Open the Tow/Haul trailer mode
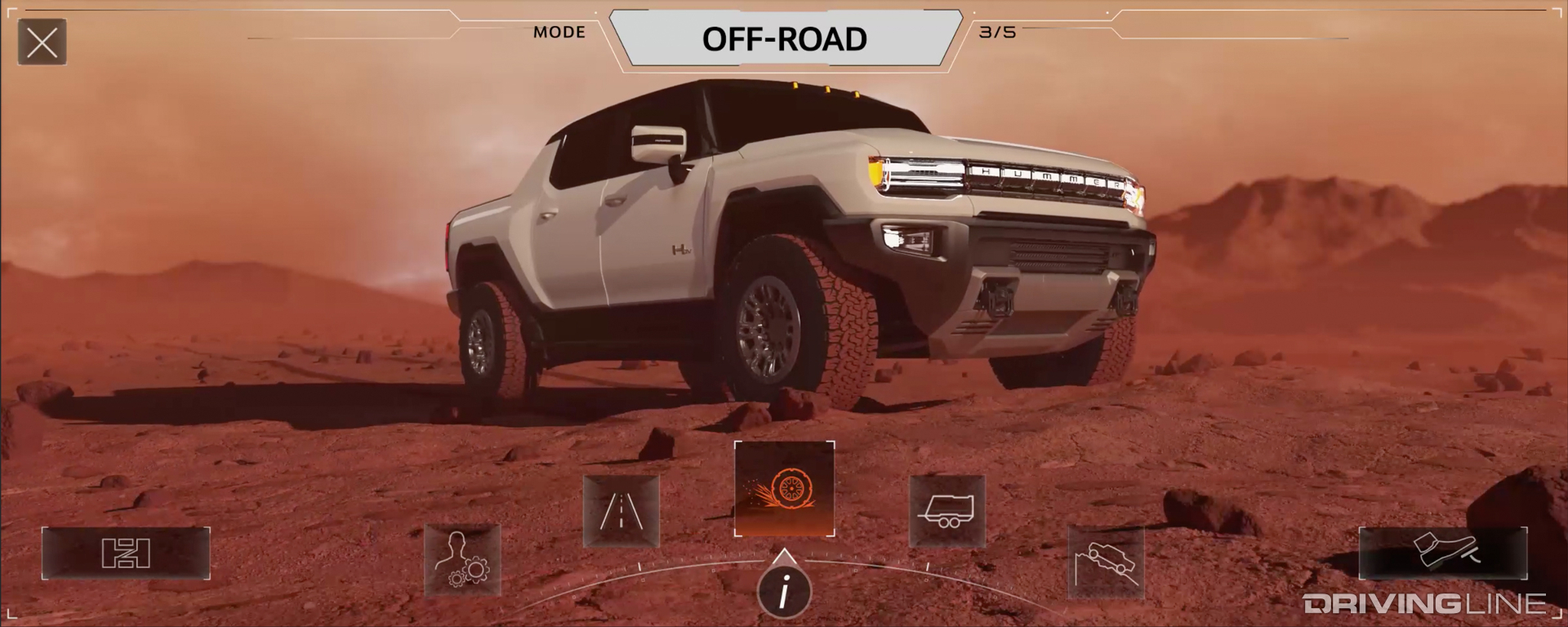Image resolution: width=1568 pixels, height=627 pixels. point(947,510)
